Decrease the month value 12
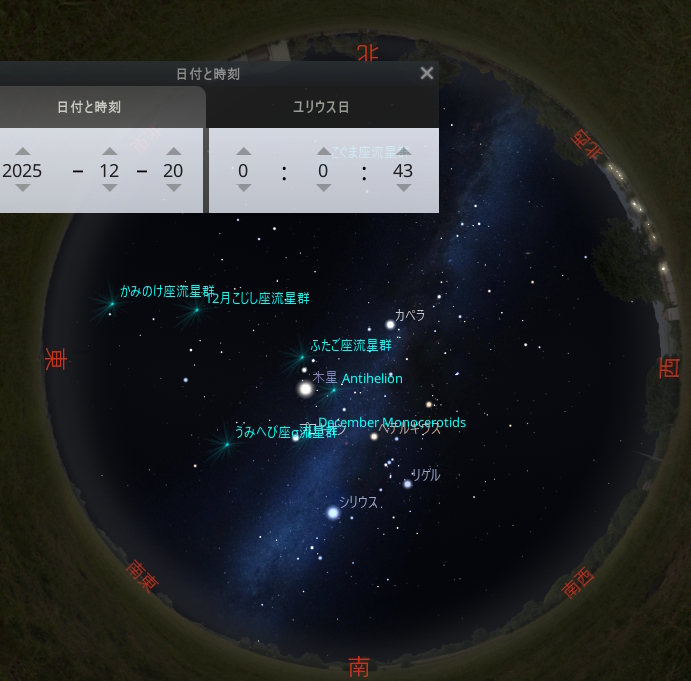 [109, 188]
